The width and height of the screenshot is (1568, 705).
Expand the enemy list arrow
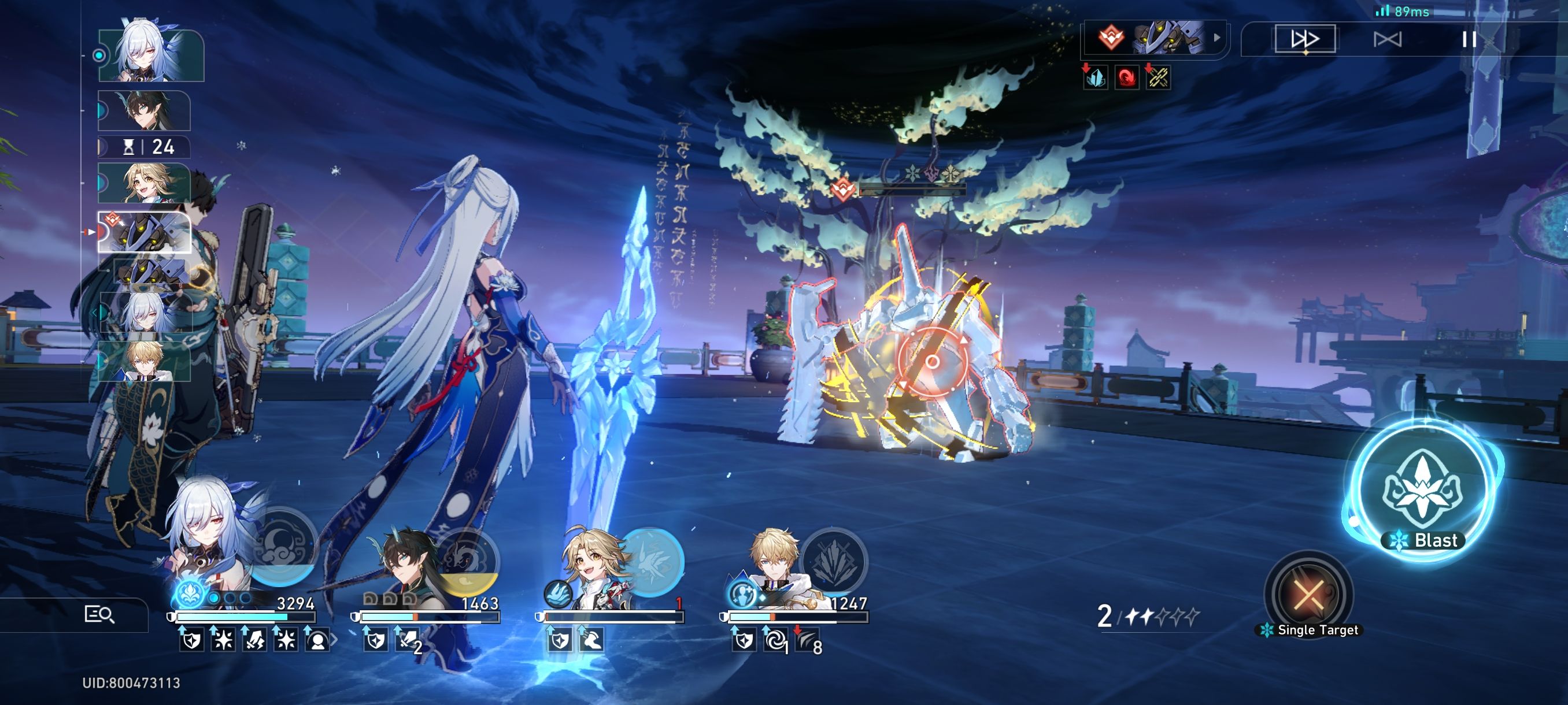point(1217,38)
